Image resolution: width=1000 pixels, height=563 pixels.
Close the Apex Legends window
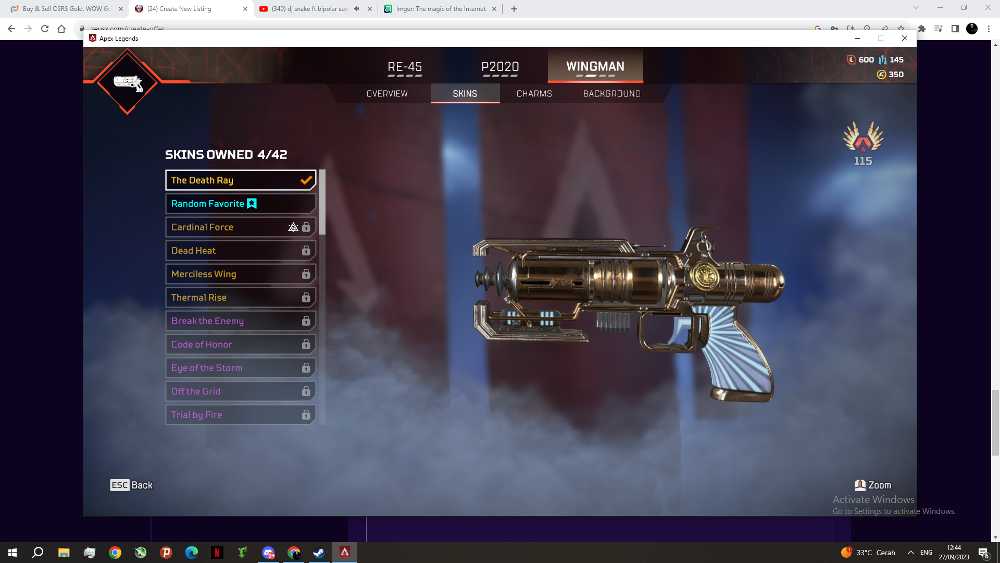(905, 38)
